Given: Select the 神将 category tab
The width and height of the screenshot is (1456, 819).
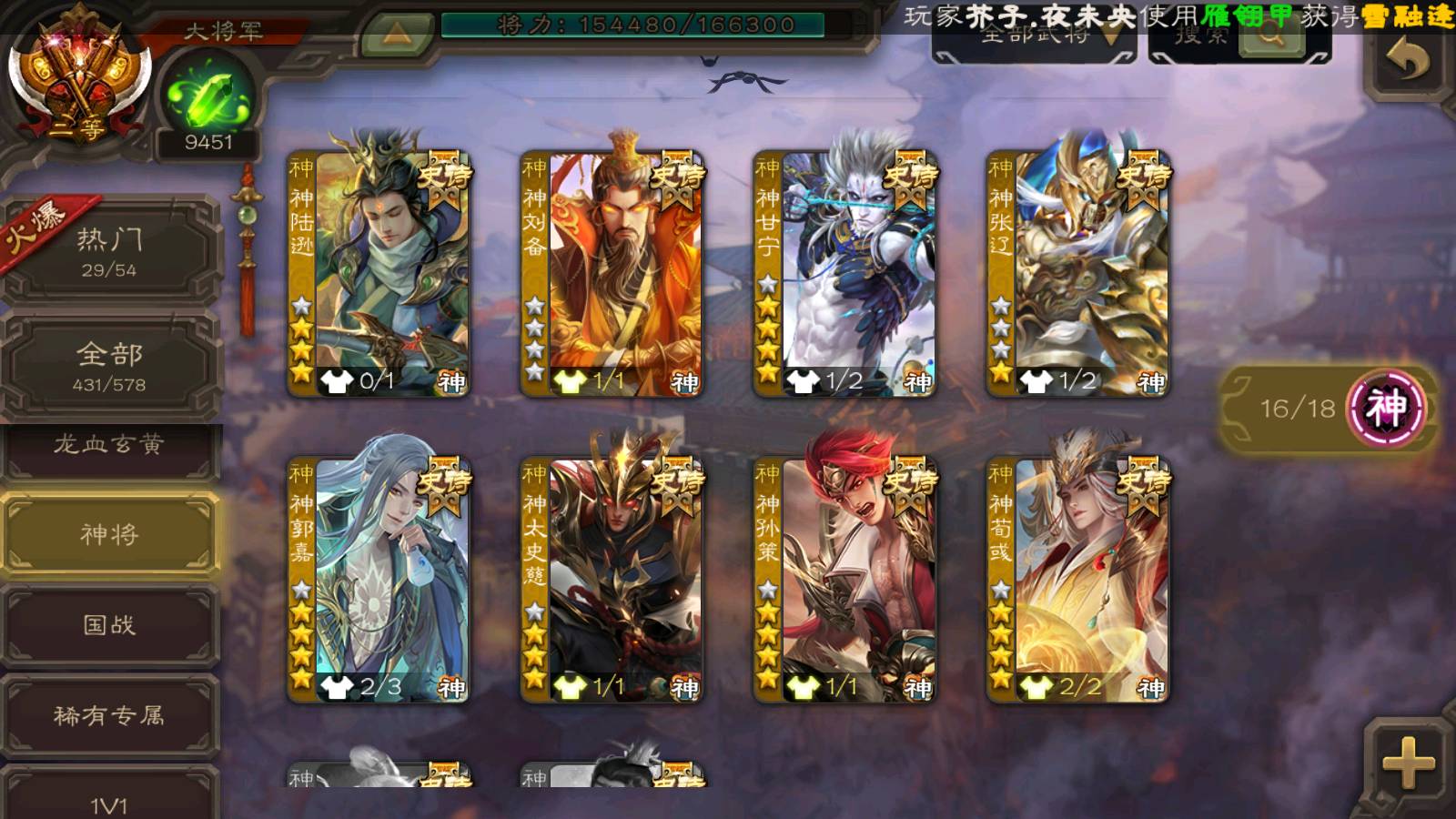Looking at the screenshot, I should point(109,534).
